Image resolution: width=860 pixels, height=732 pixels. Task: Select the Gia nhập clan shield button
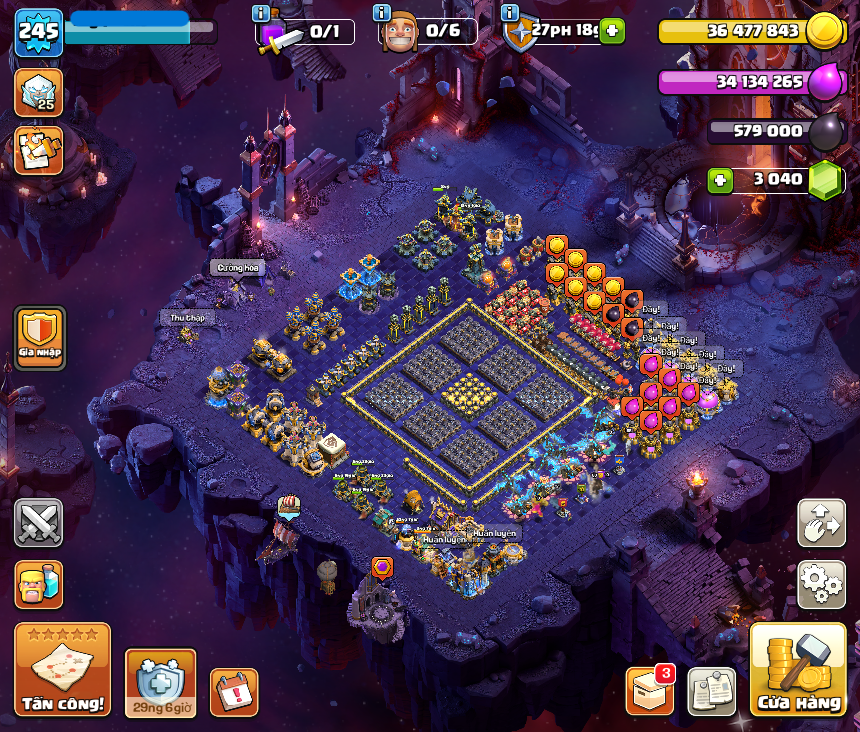click(x=40, y=337)
